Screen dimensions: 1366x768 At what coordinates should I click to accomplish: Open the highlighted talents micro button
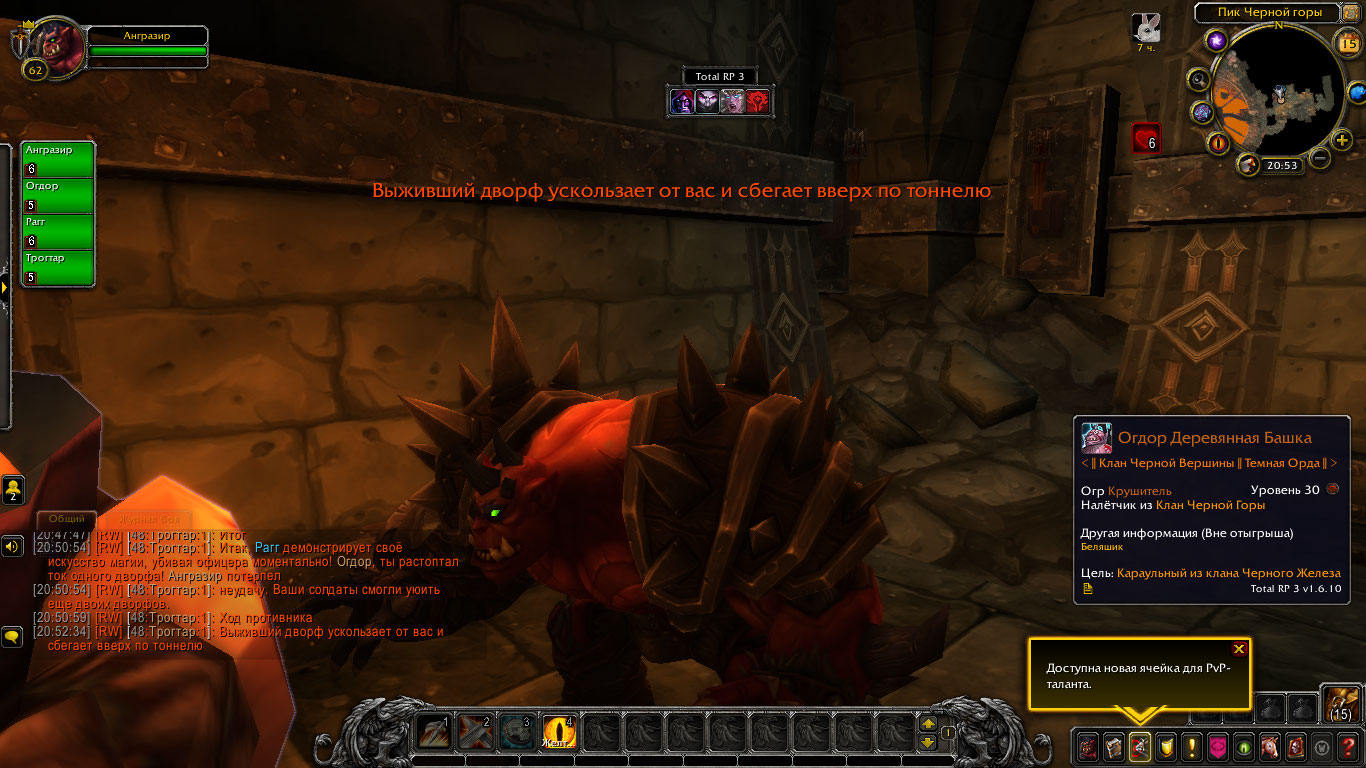[1139, 746]
